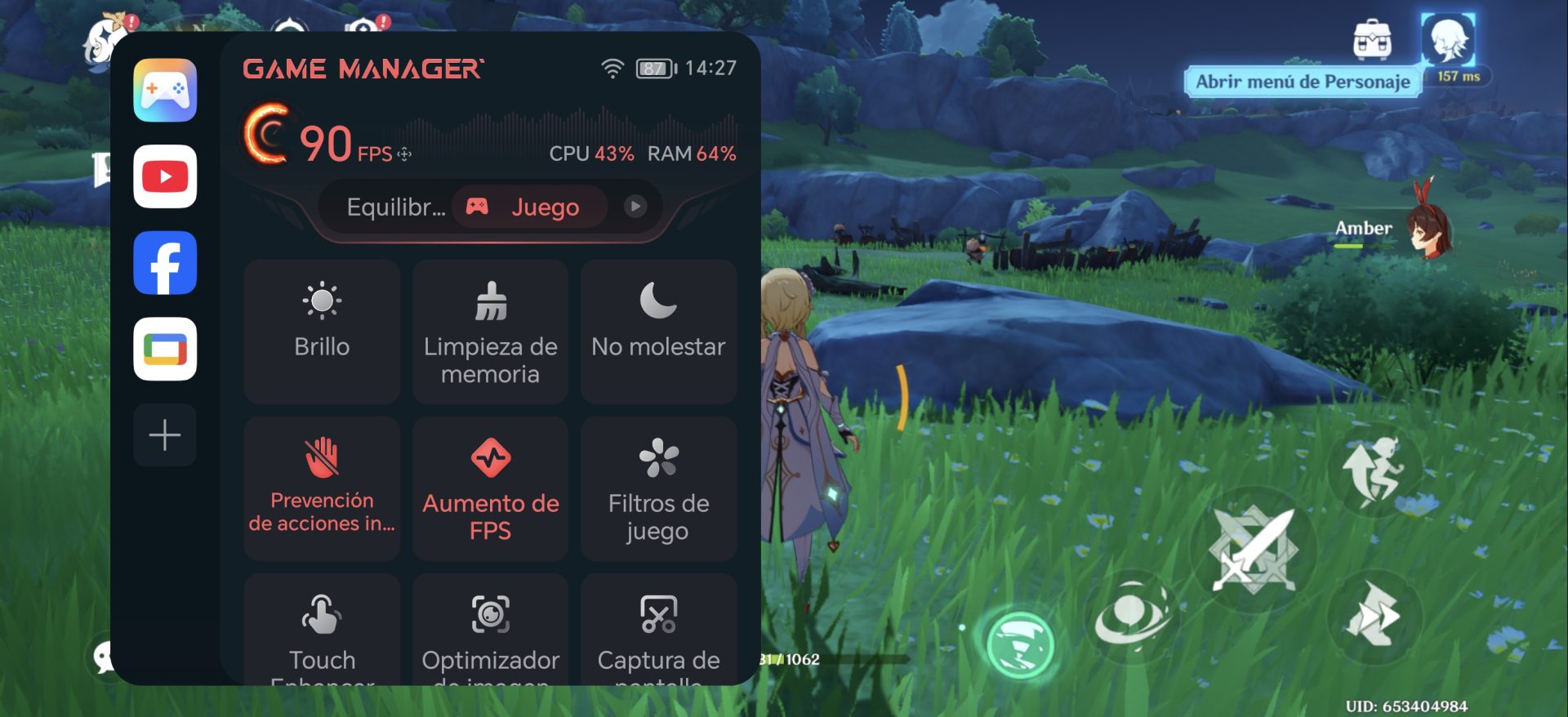Add an app with the plus button

click(x=165, y=434)
